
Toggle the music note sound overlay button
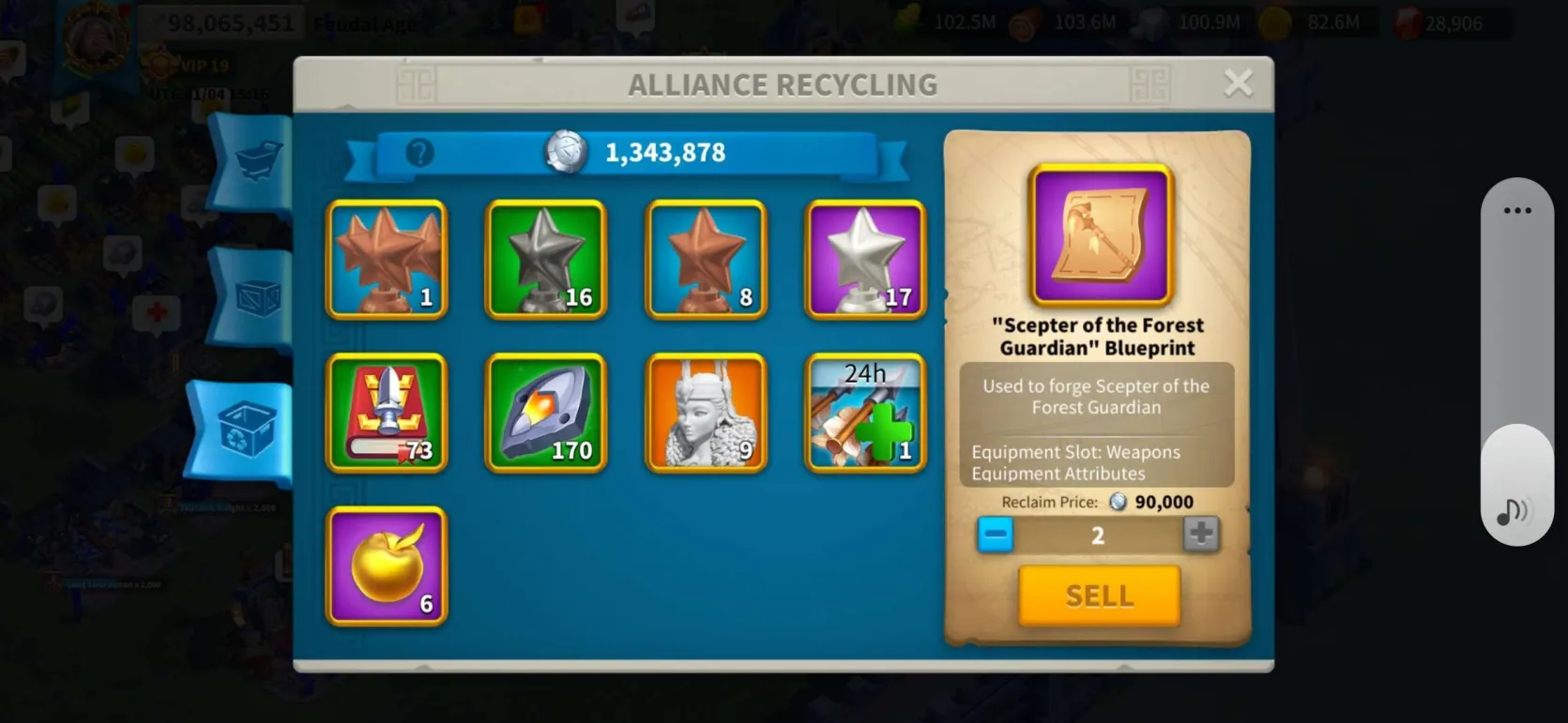point(1512,511)
